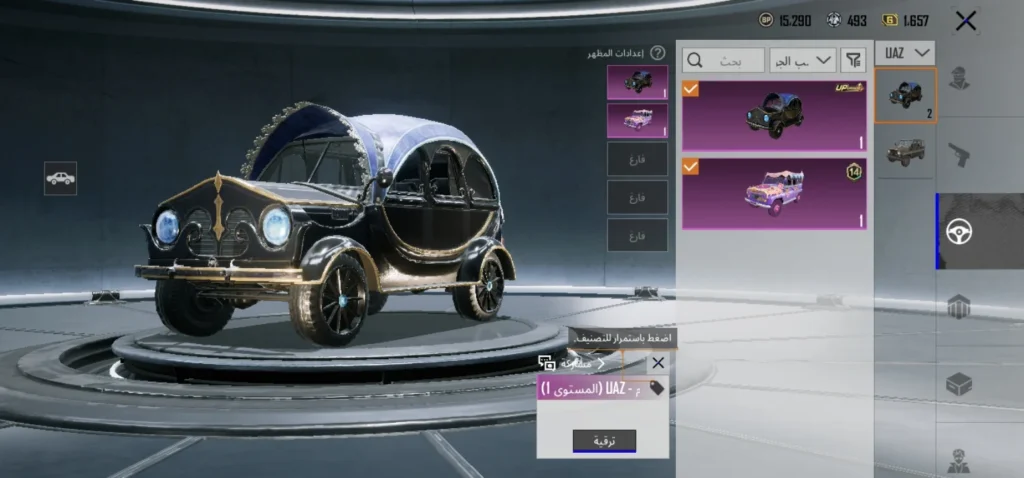Tap the Upgrade (ترقية) button
1024x478 pixels.
[x=604, y=441]
